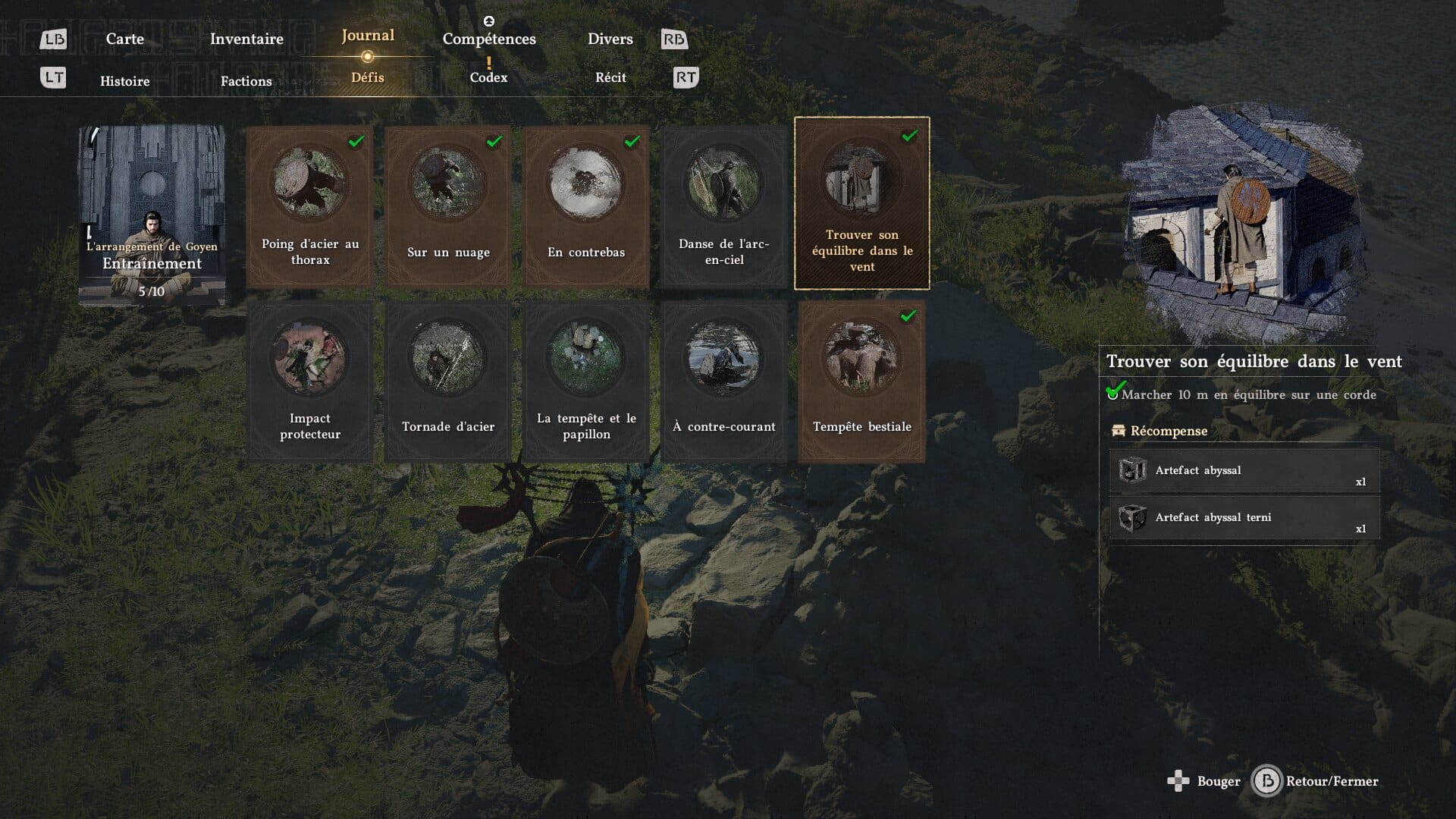The height and width of the screenshot is (819, 1456).
Task: Choose the Poing d'acier au thorax challenge
Action: tap(310, 206)
